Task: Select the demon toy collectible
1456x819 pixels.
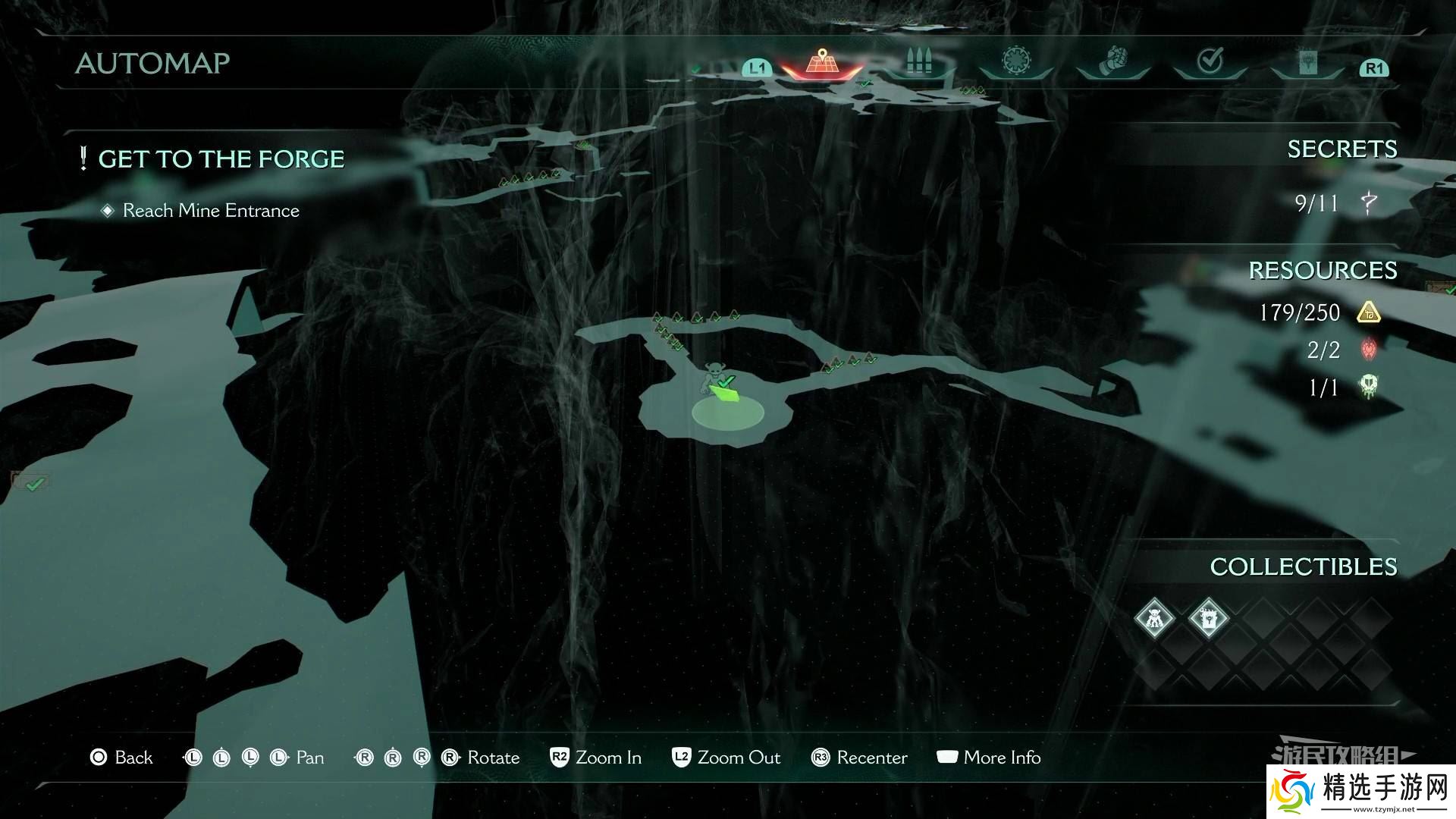Action: 1154,618
